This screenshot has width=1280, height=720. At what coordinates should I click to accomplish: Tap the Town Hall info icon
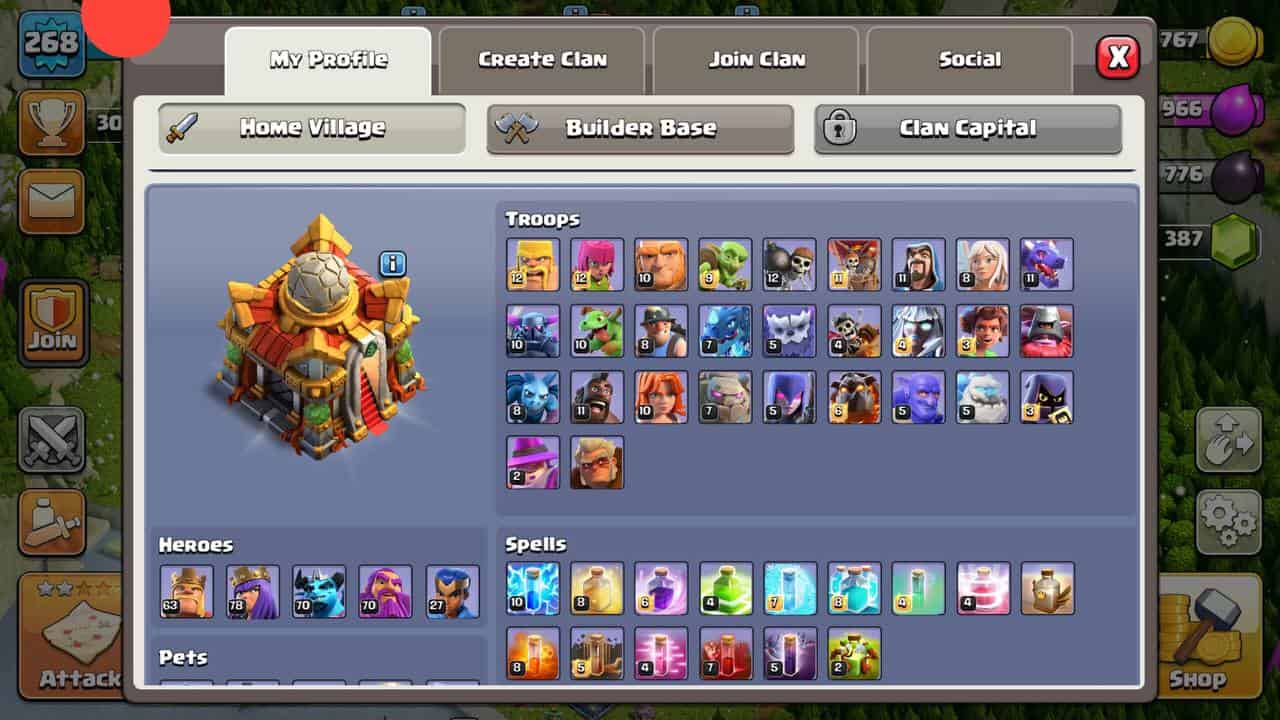[392, 264]
